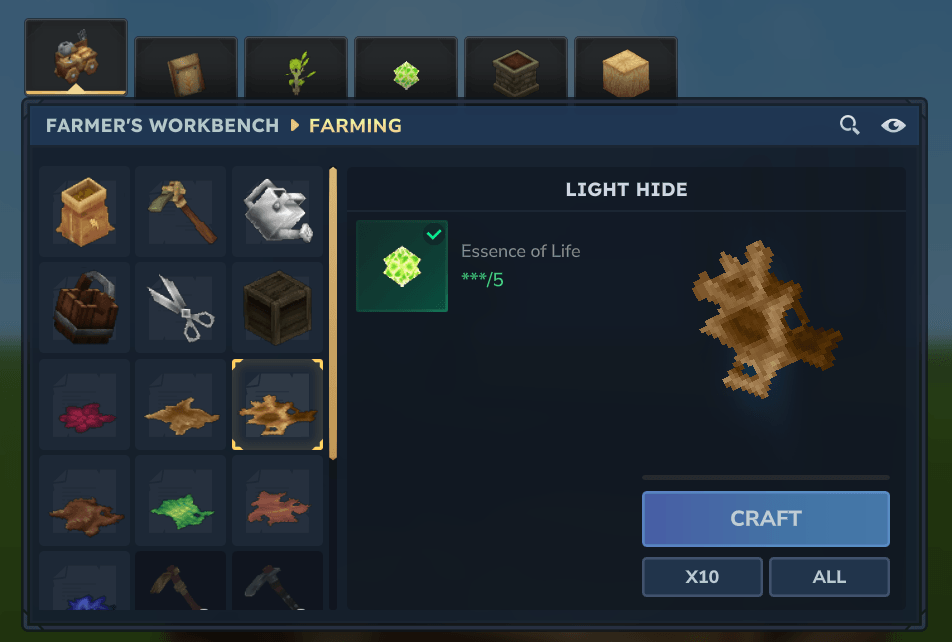Select the silver watering can recipe

tap(277, 213)
